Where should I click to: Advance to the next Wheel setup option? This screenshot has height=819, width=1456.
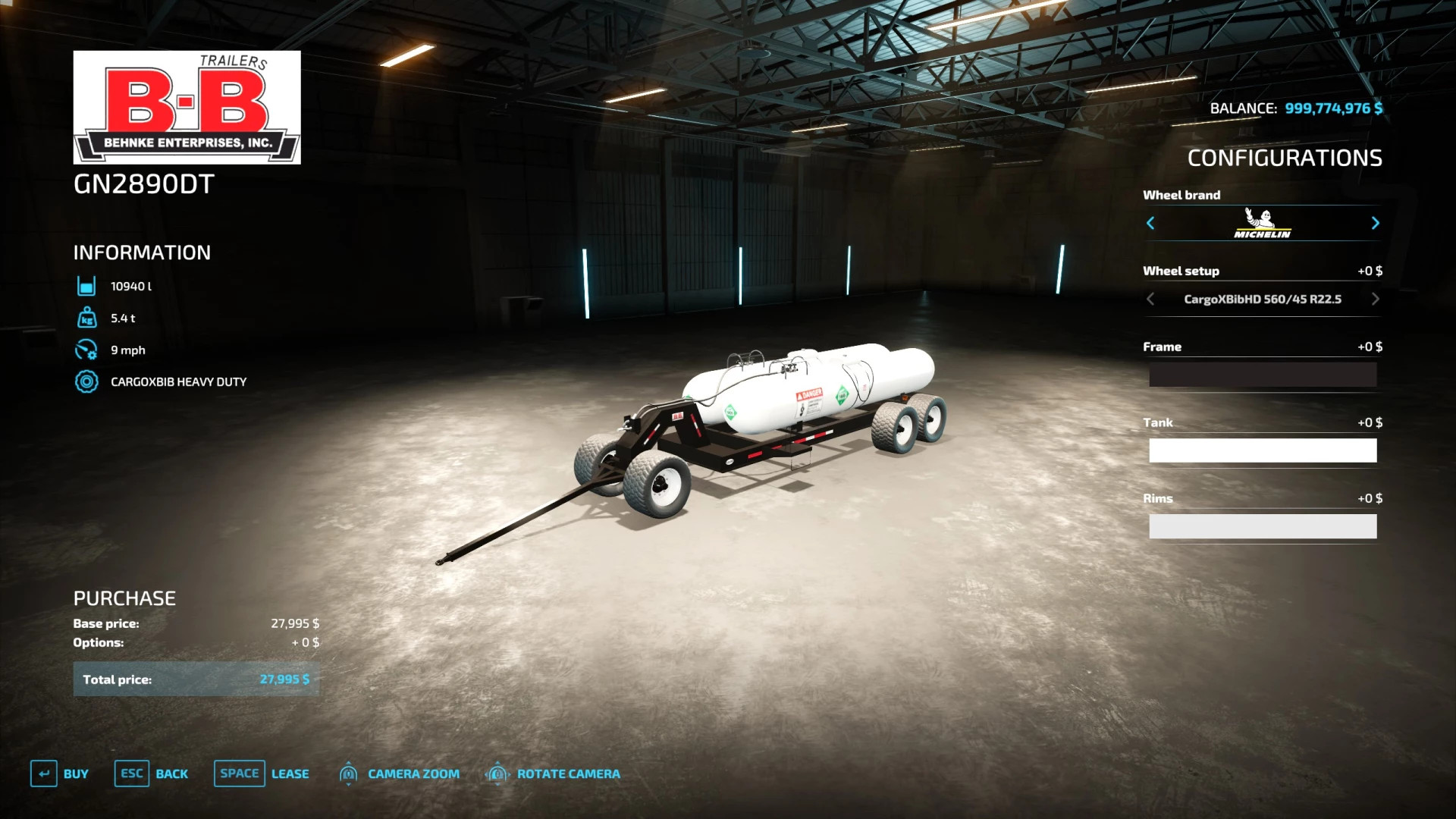pyautogui.click(x=1375, y=299)
